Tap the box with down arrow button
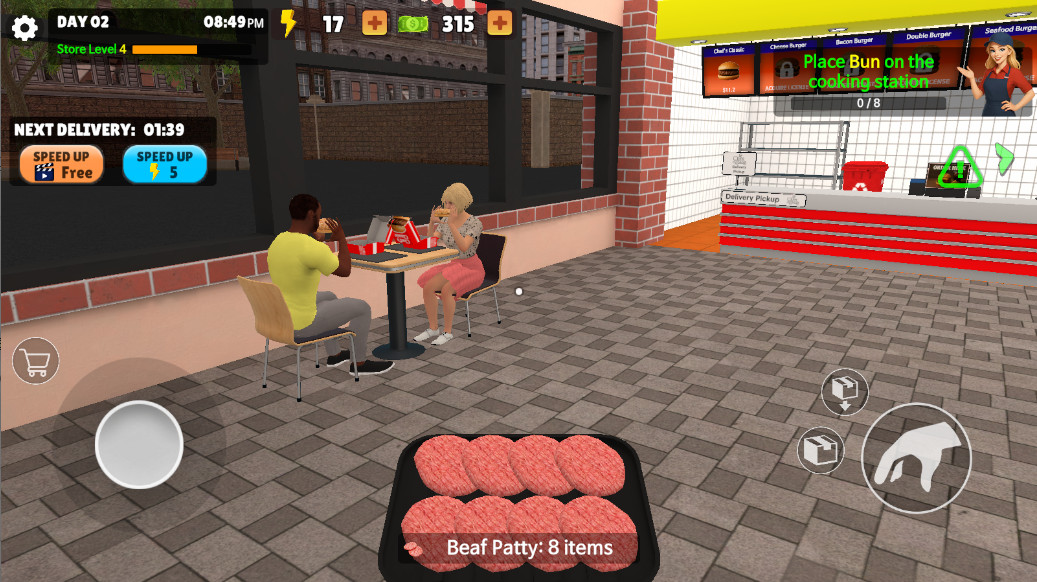1037x582 pixels. pyautogui.click(x=844, y=391)
